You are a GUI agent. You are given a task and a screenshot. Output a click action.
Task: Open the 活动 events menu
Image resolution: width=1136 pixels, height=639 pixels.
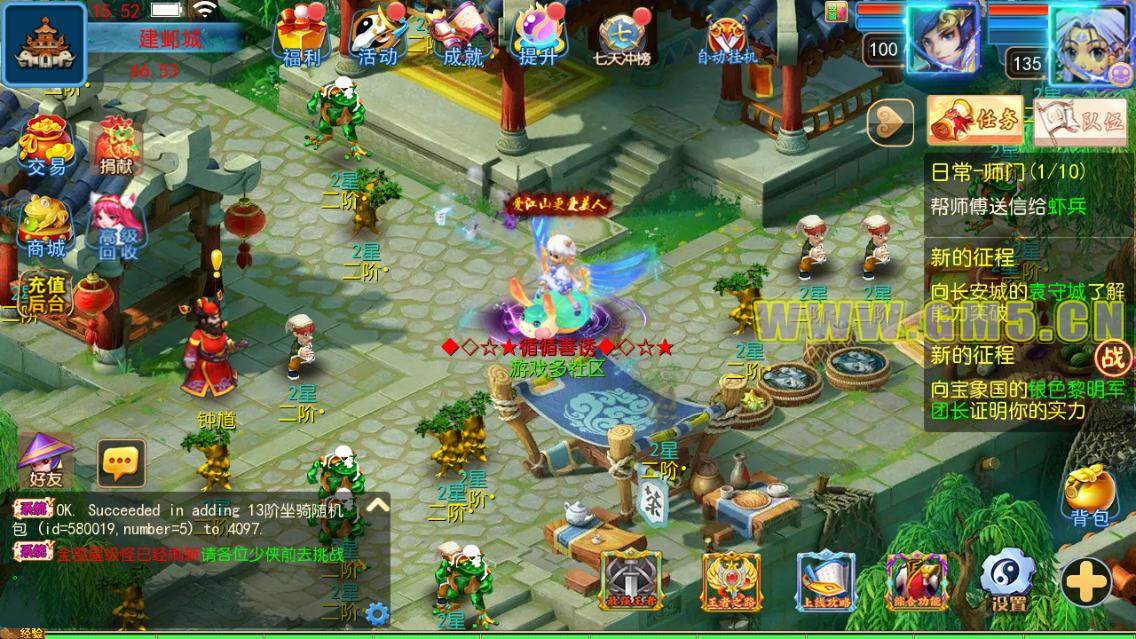click(378, 35)
